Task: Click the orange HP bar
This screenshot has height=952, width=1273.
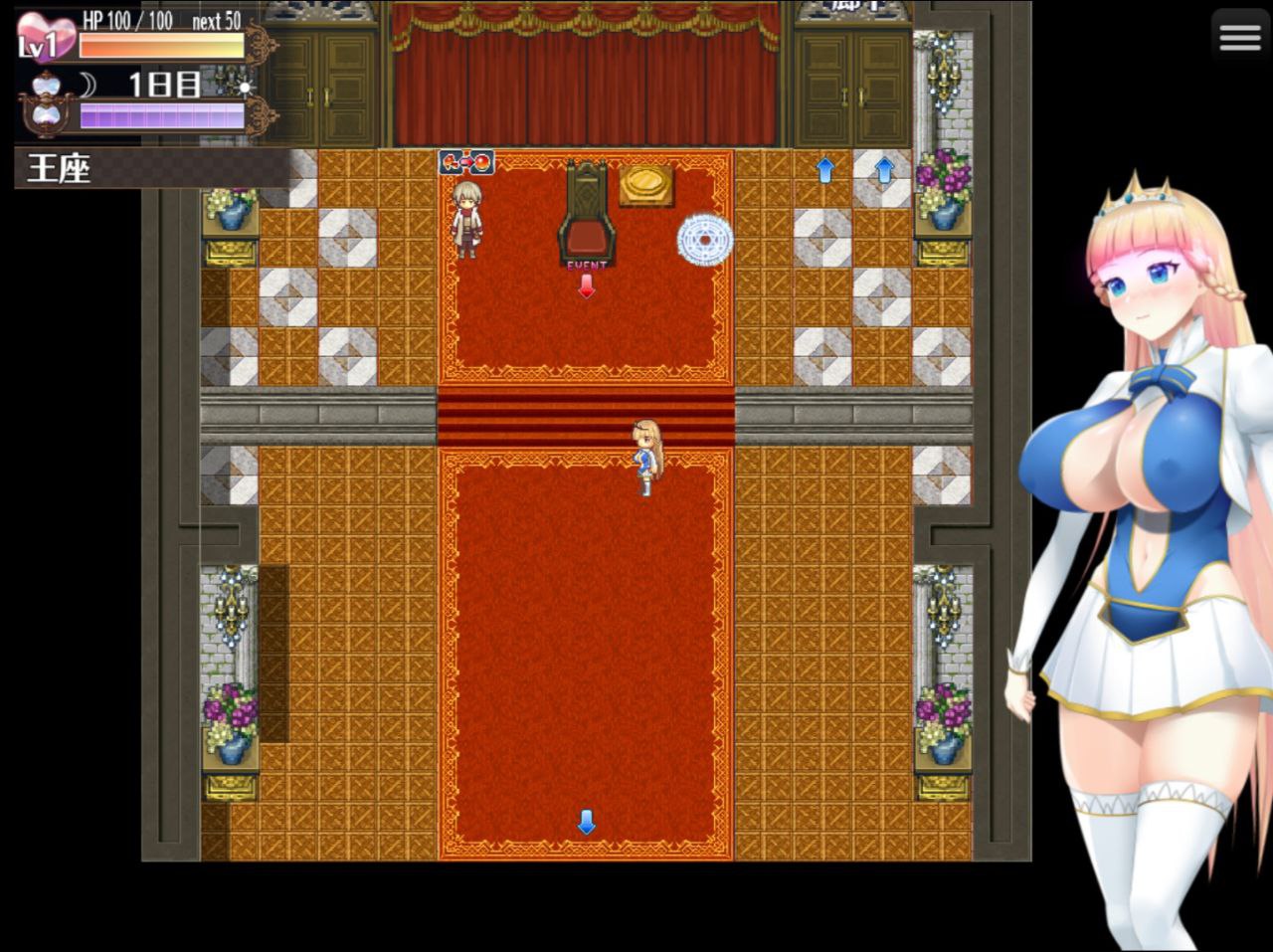Action: coord(159,44)
